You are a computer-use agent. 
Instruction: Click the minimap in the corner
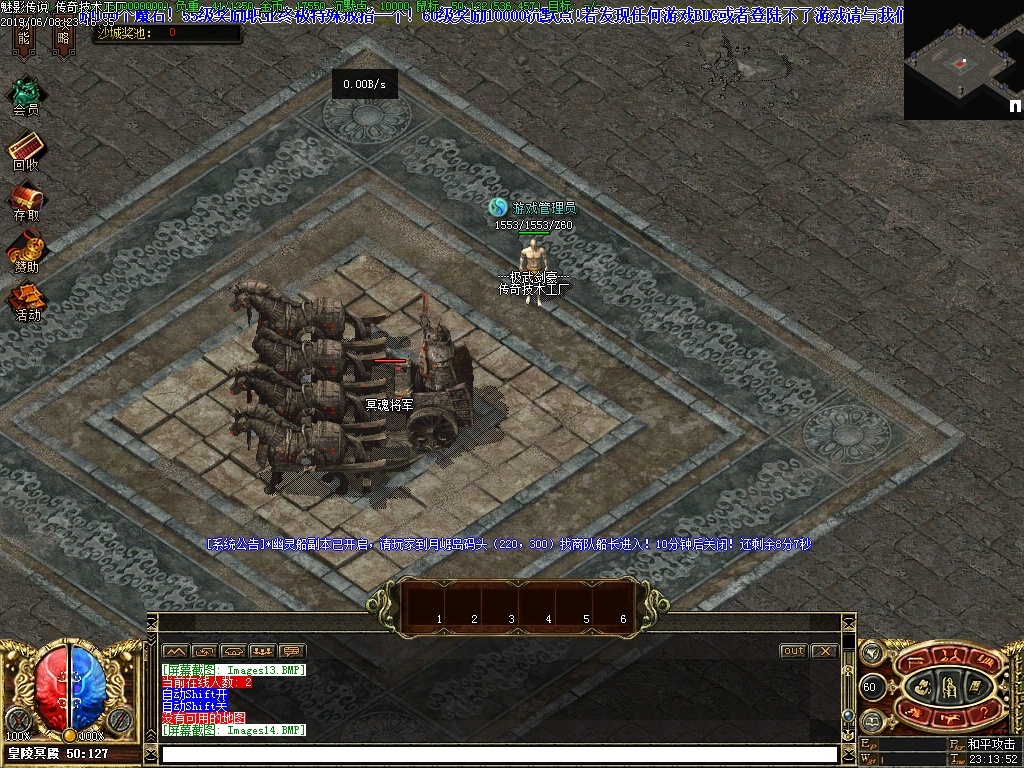coord(963,60)
